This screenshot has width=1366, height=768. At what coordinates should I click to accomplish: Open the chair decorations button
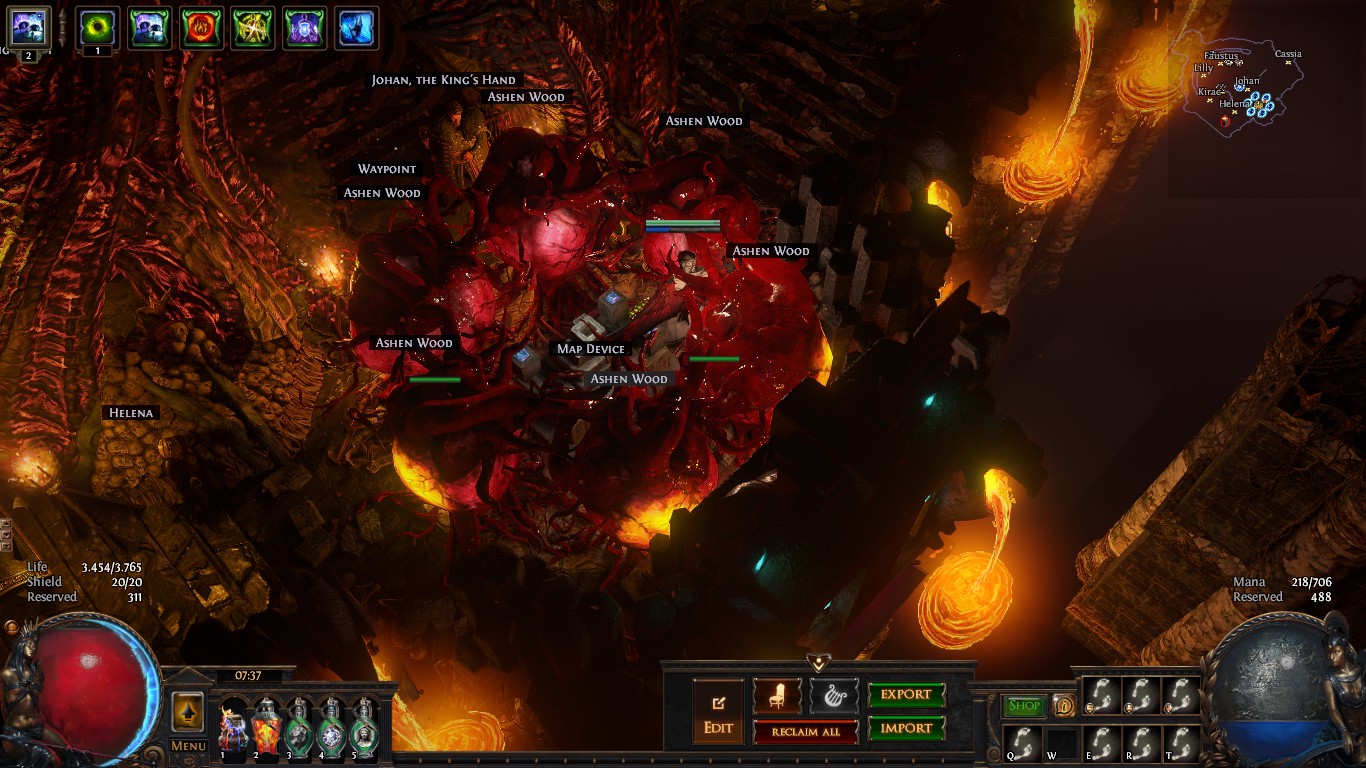777,696
